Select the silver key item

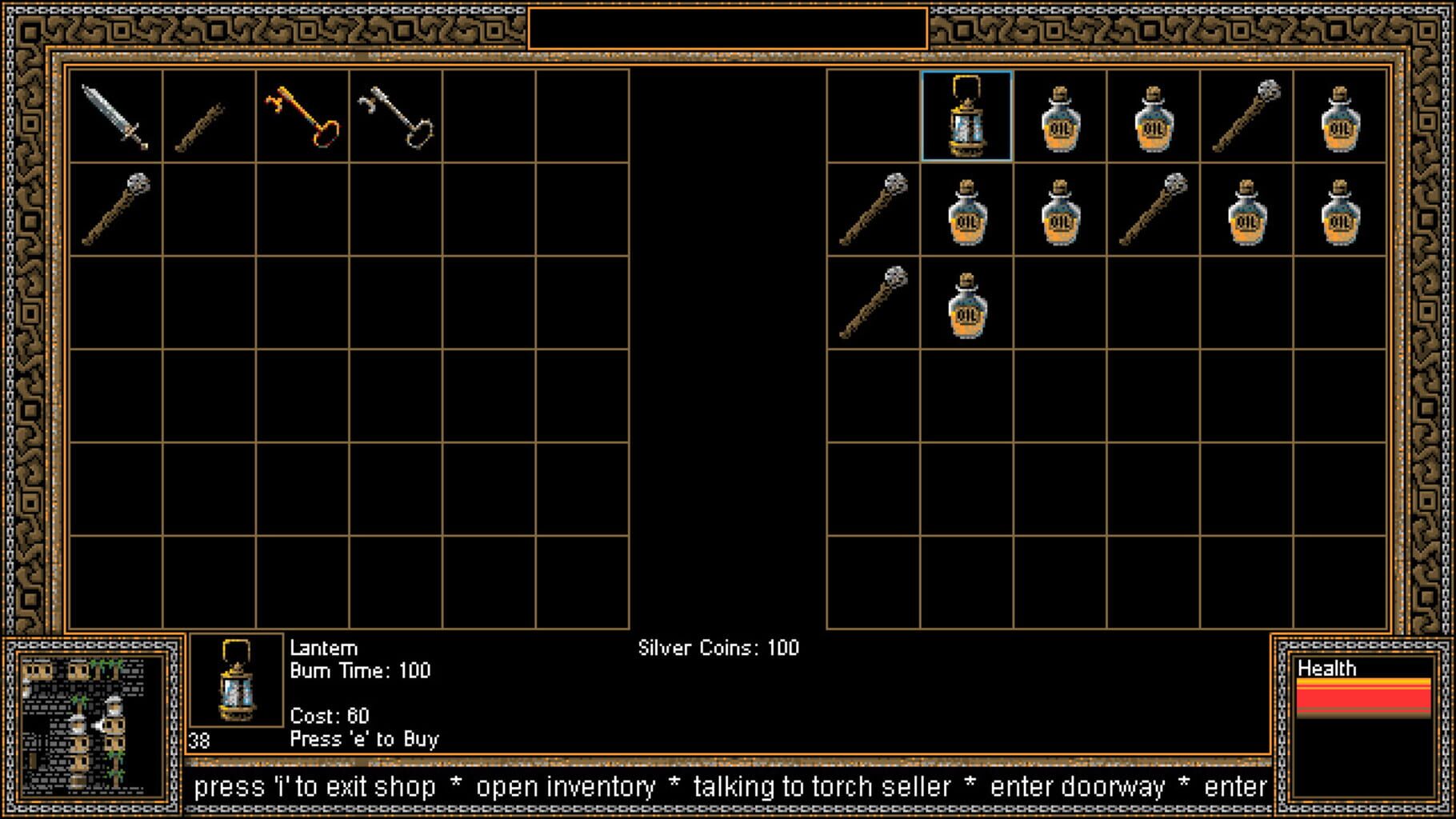(395, 118)
